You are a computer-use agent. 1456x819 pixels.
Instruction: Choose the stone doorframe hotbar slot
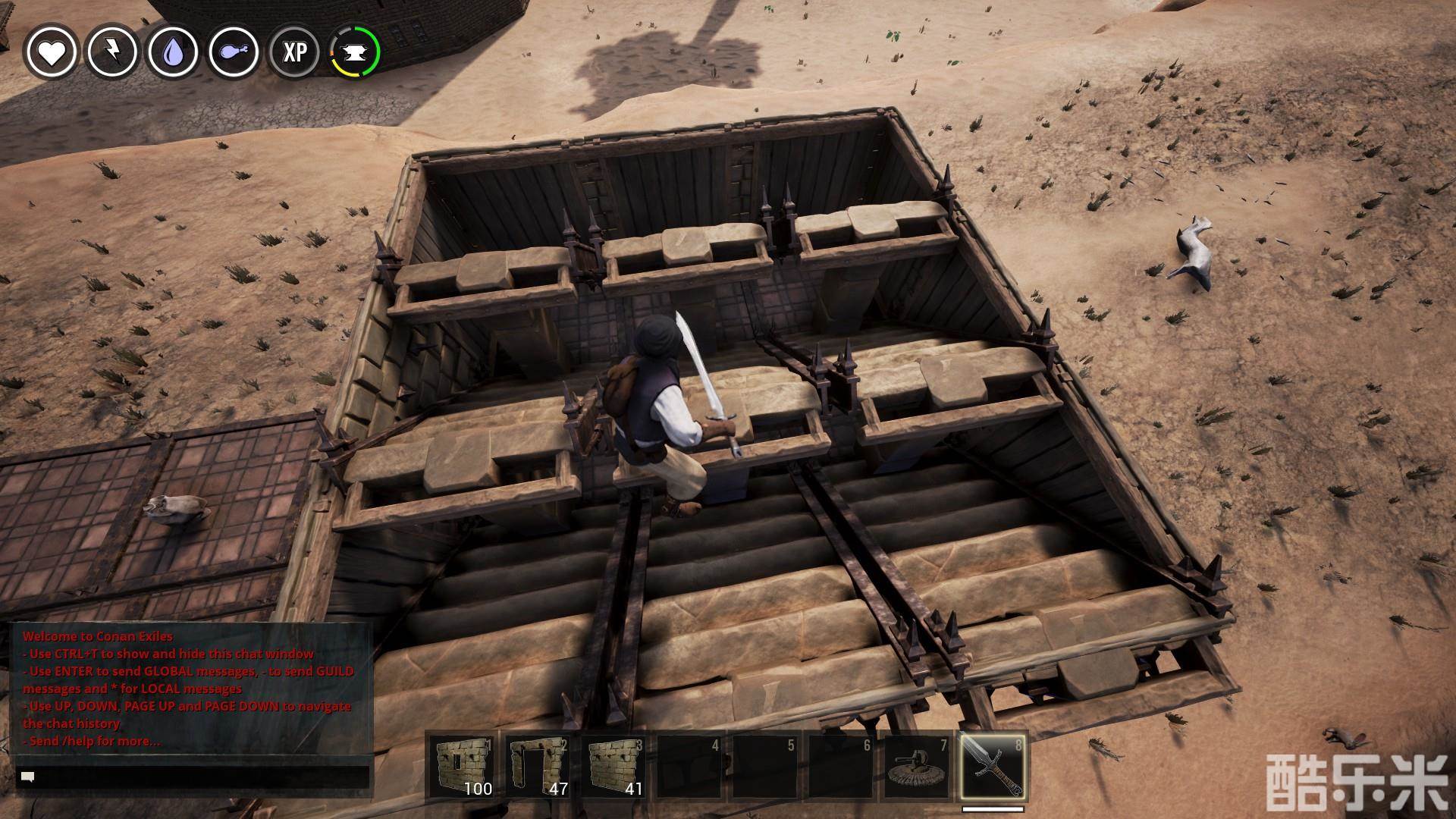pyautogui.click(x=539, y=767)
